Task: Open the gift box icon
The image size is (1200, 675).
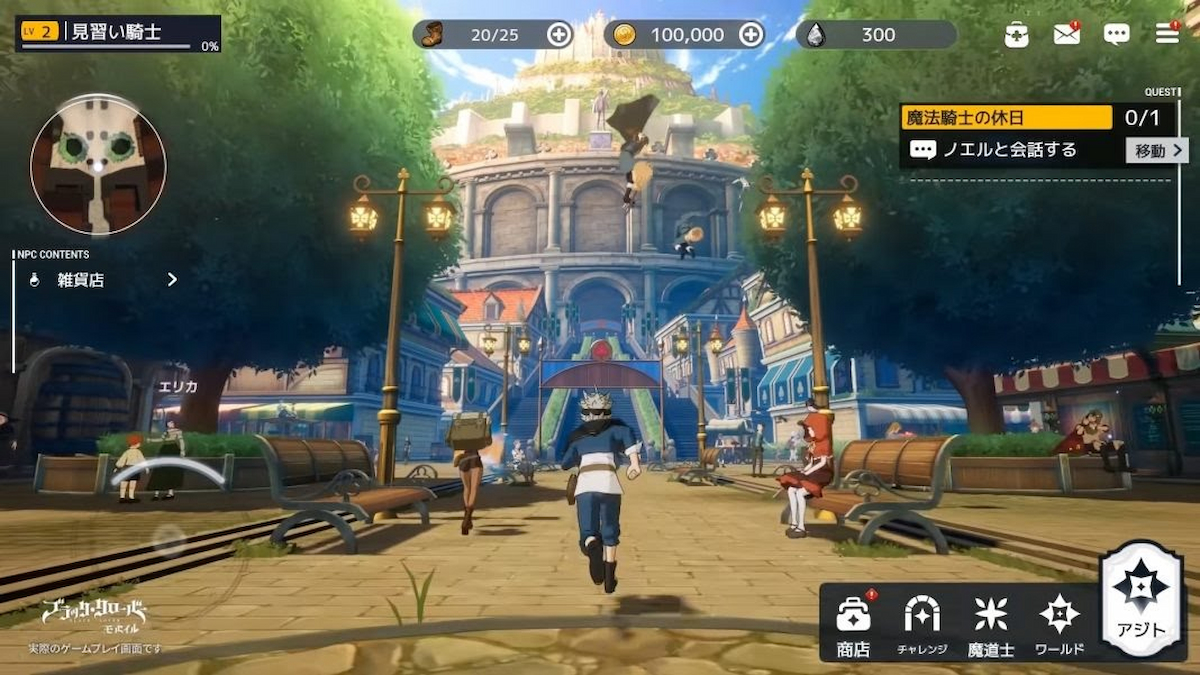Action: click(1016, 34)
